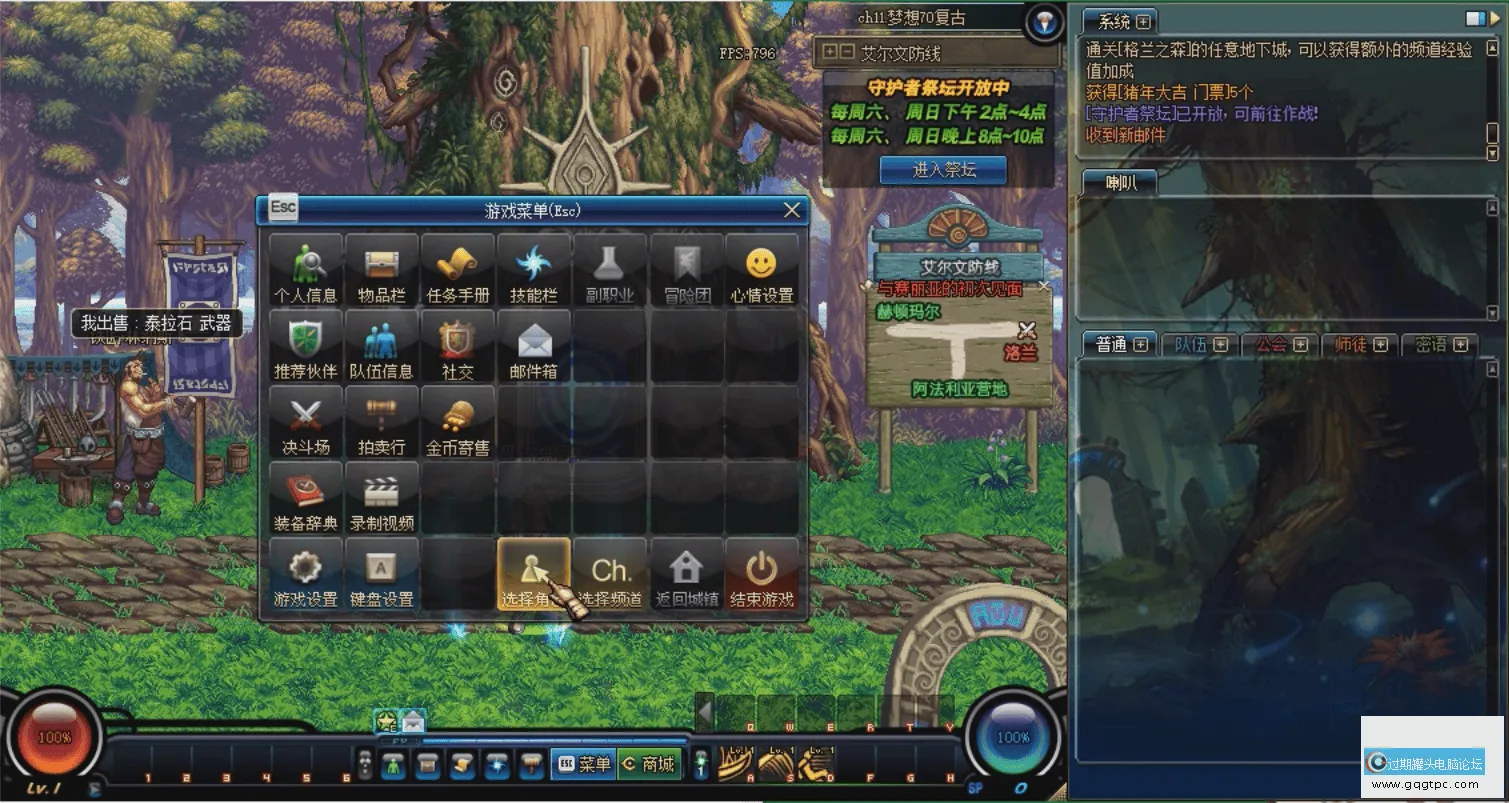This screenshot has width=1509, height=803.
Task: Choose 选择角色 character select
Action: click(x=534, y=574)
